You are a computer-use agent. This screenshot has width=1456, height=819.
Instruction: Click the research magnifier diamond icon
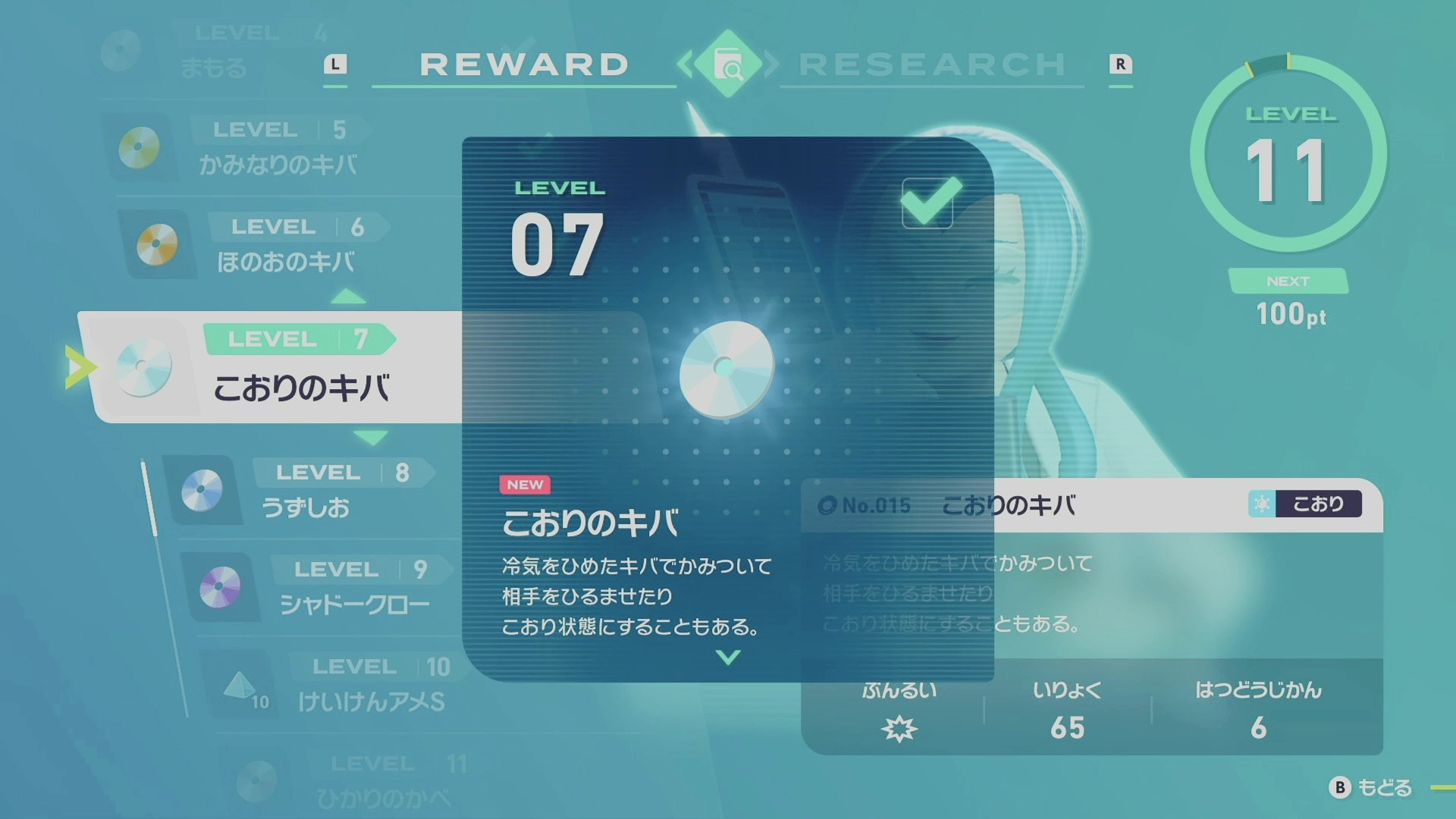point(728,64)
